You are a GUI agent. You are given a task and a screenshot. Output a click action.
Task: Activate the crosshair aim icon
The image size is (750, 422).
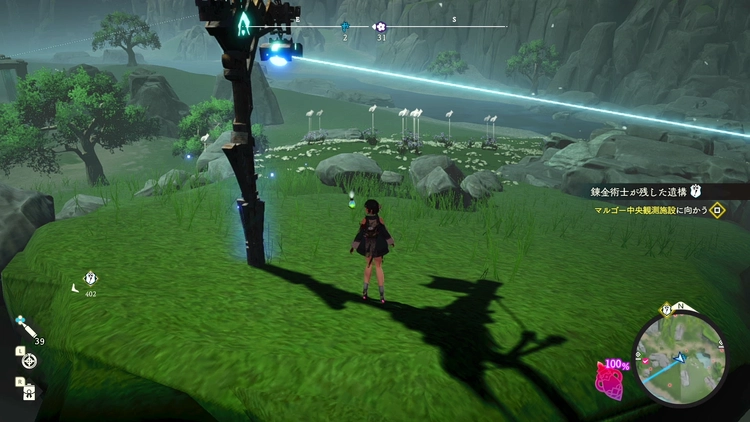30,359
